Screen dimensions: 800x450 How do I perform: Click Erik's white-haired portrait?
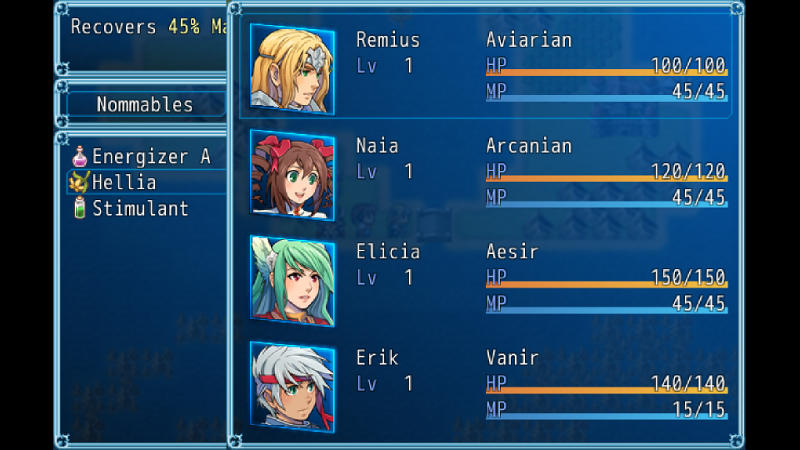click(x=292, y=387)
